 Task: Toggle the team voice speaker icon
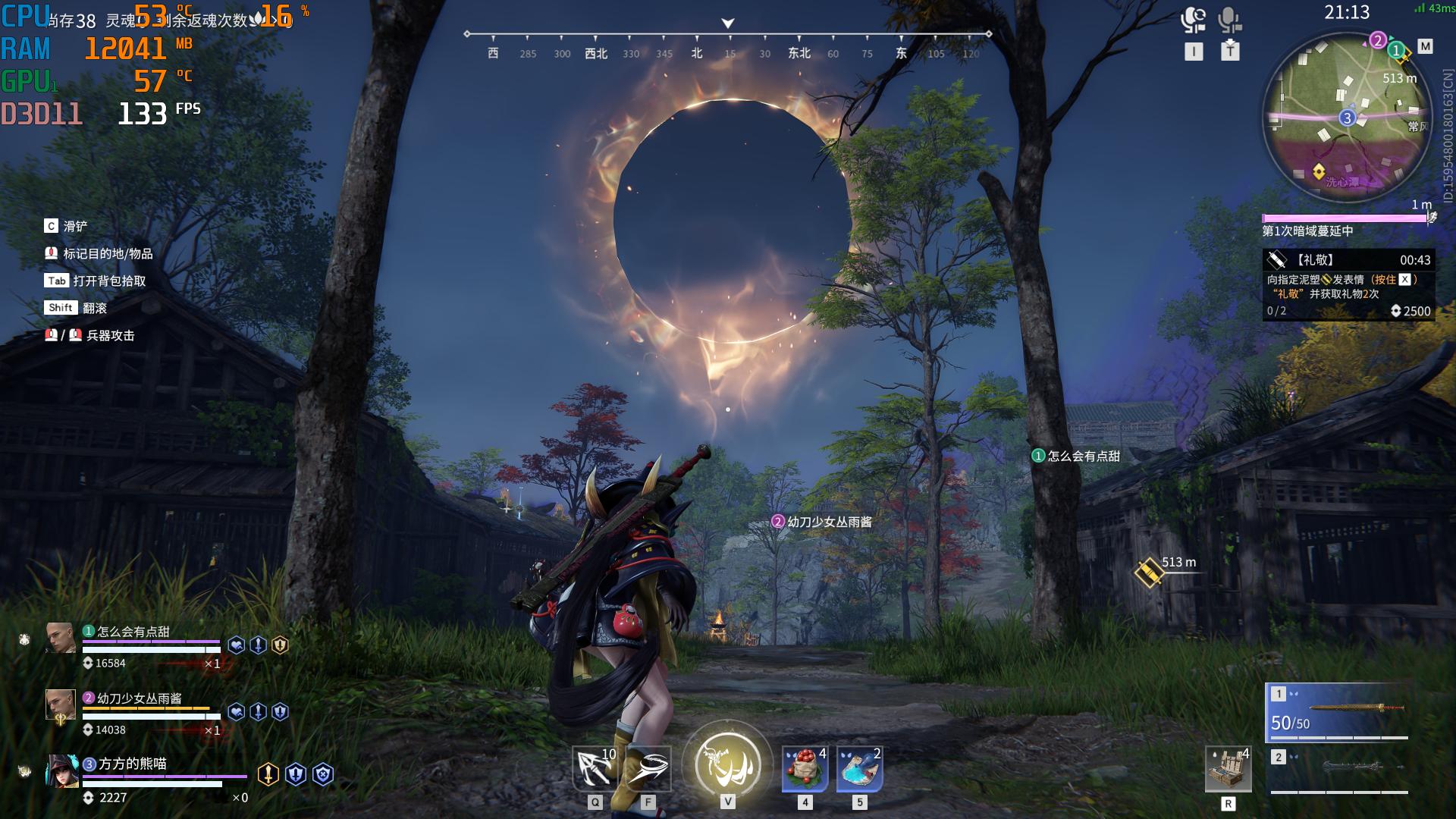[1193, 20]
